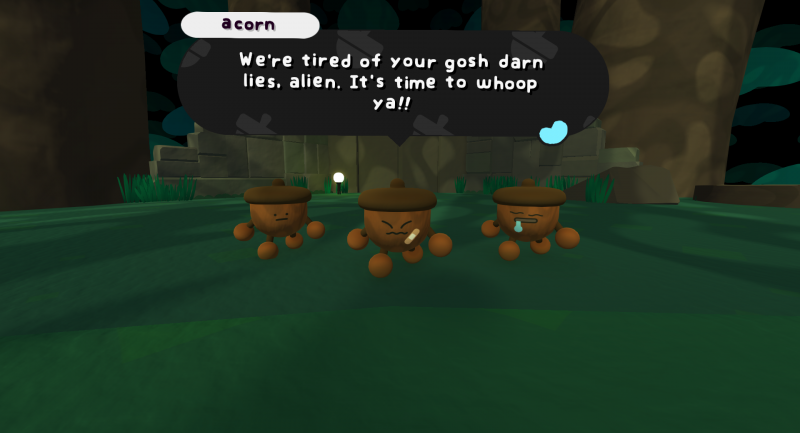Click the blue continue blob in dialogue bubble
800x433 pixels.
(x=553, y=132)
